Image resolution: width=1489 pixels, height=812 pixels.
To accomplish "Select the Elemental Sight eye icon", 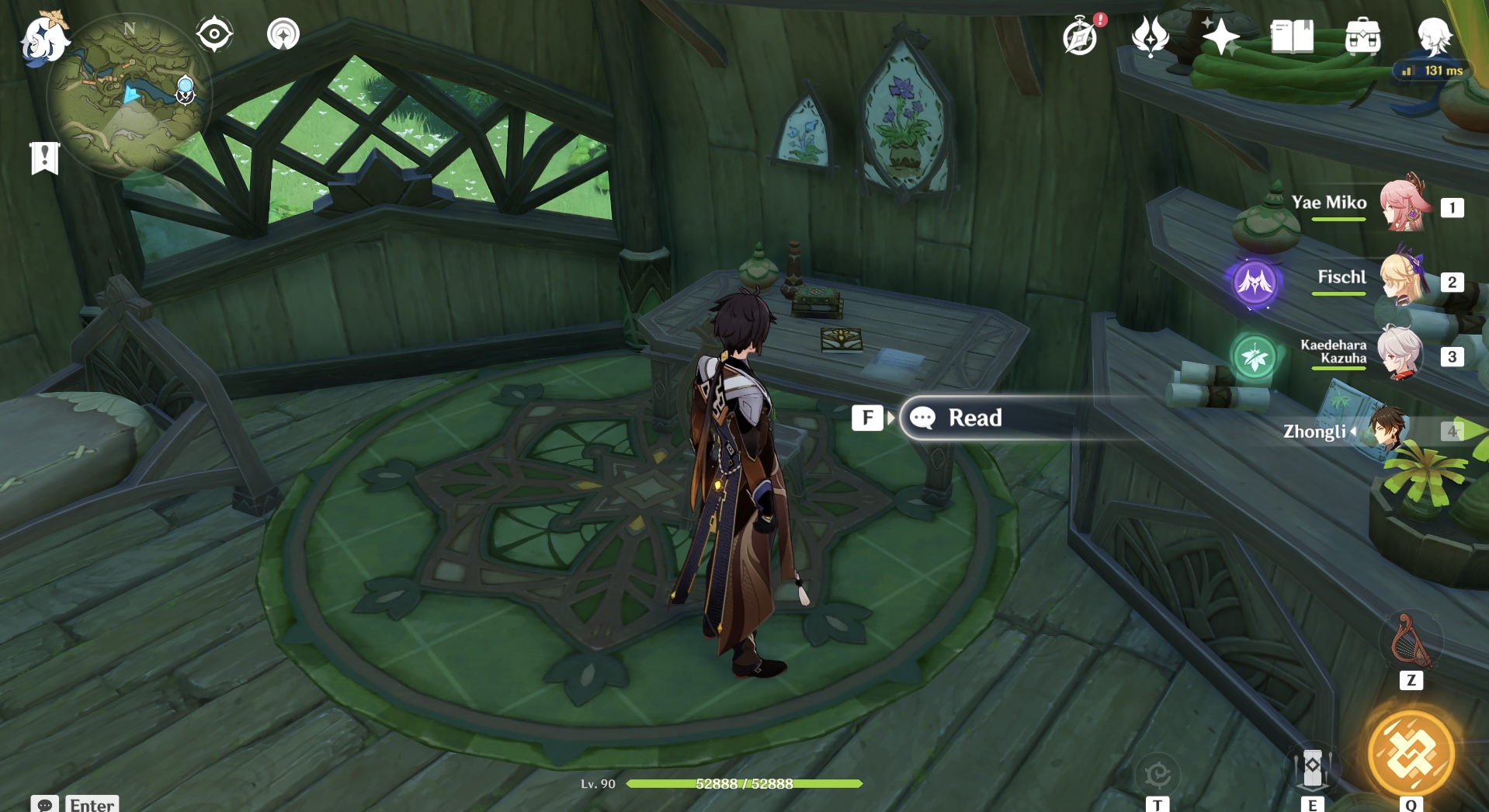I will pyautogui.click(x=213, y=33).
